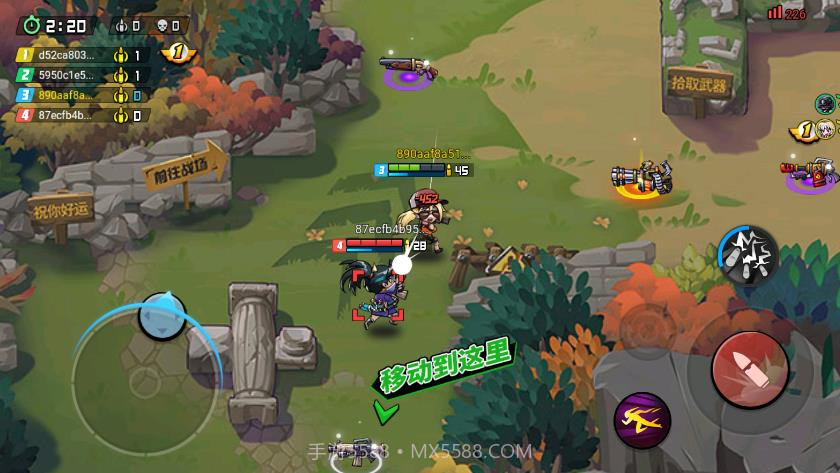Screen dimensions: 840x473
Task: Tap the red bullet fire button
Action: 749,366
